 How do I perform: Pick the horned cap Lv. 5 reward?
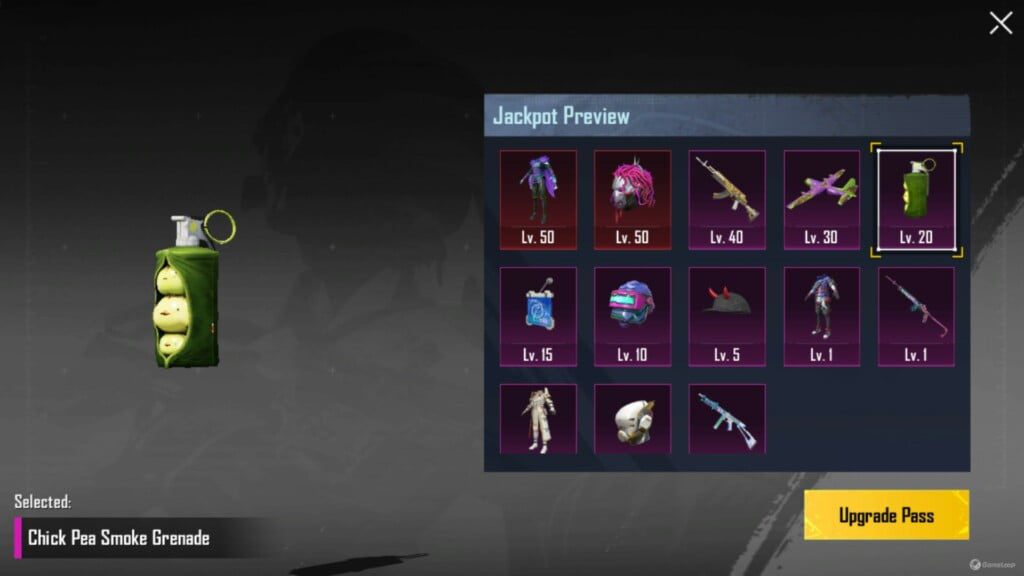coord(727,316)
